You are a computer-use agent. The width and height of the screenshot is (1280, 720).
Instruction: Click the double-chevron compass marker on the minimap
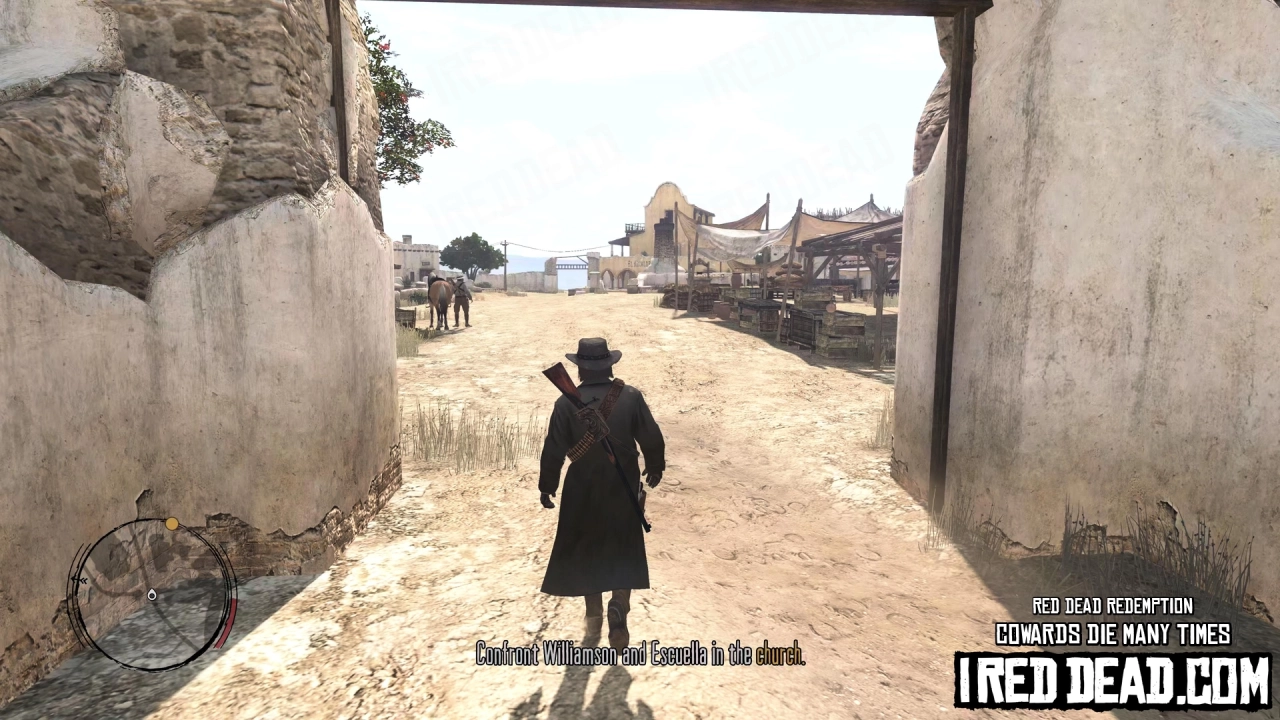click(80, 578)
